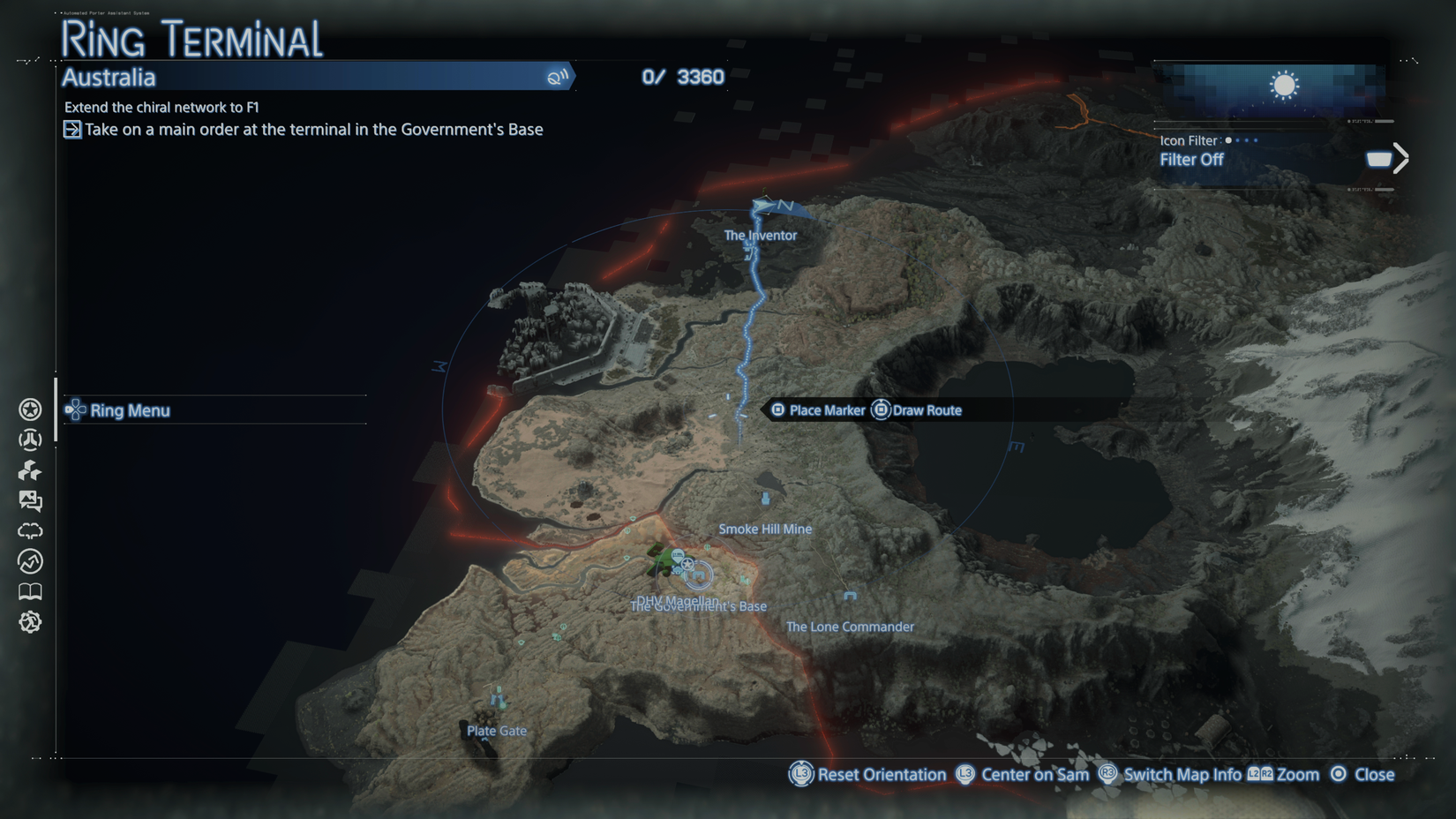Click the tribunal sidebar icon below the star
Screen dimensions: 1456x819
click(x=30, y=439)
